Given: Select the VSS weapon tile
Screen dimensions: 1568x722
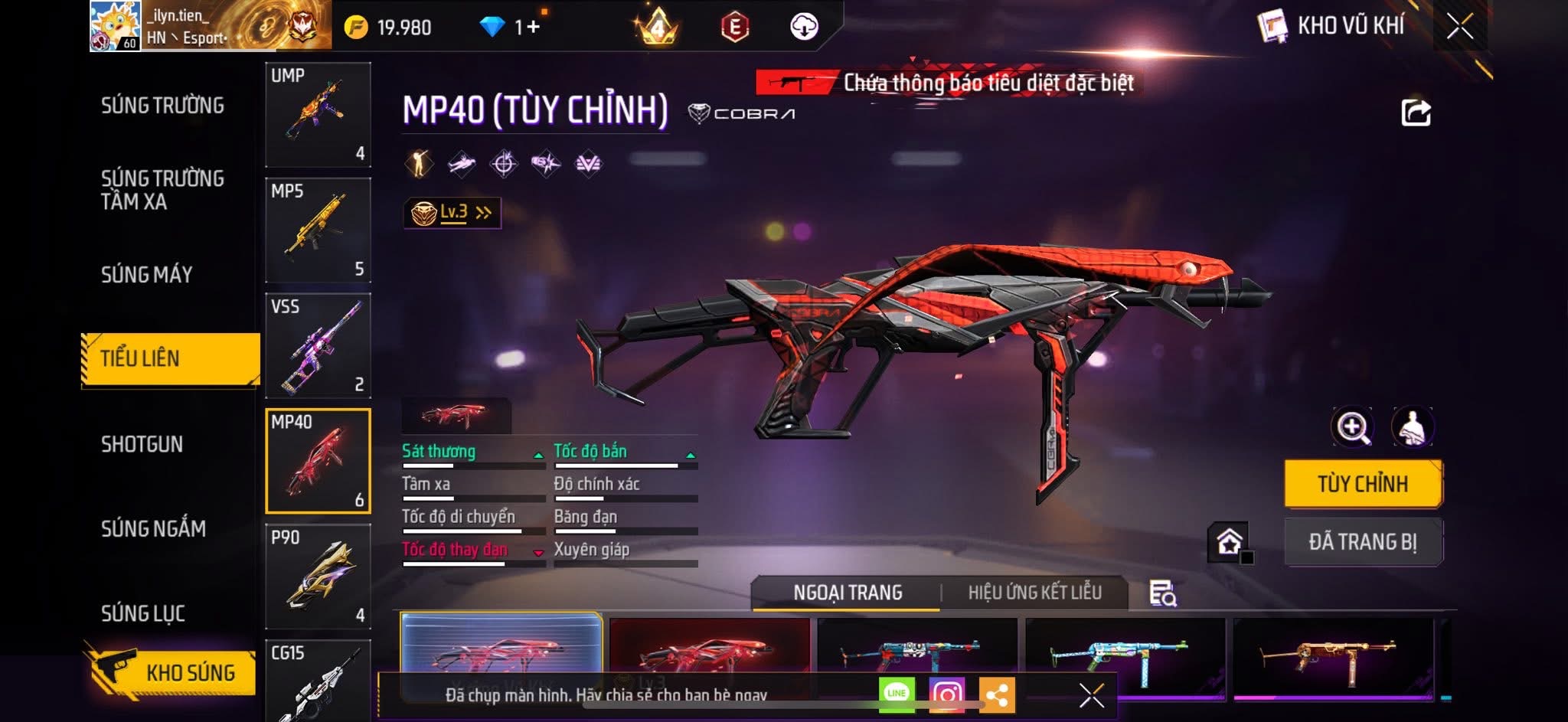Looking at the screenshot, I should [318, 346].
